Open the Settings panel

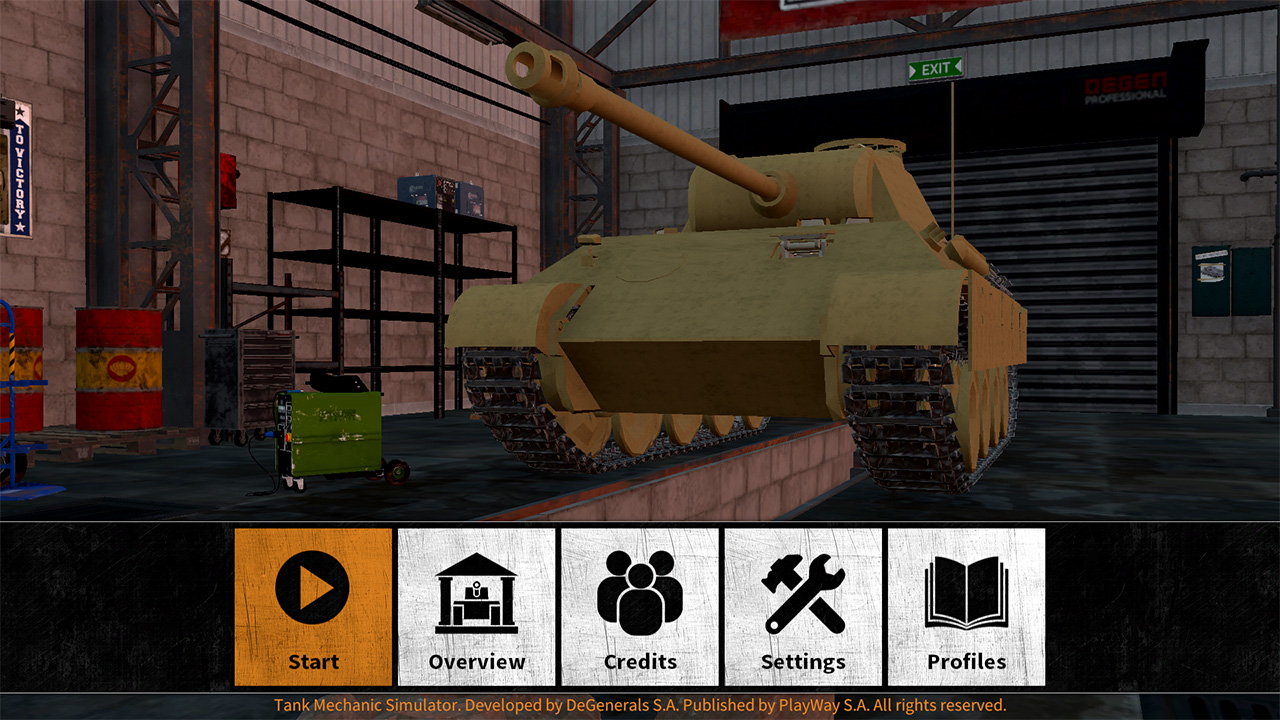tap(805, 605)
